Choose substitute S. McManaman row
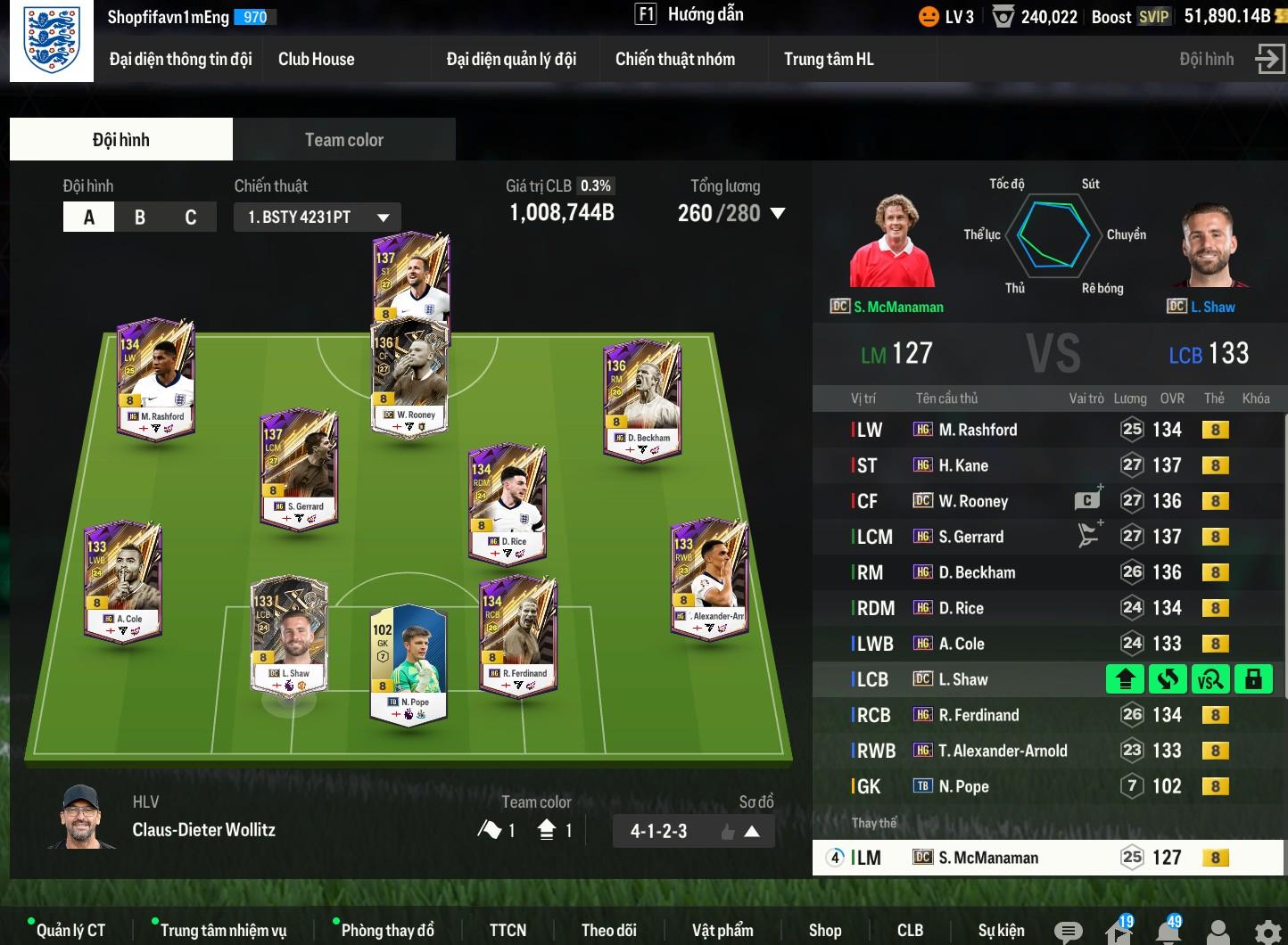Image resolution: width=1288 pixels, height=945 pixels. (x=988, y=858)
